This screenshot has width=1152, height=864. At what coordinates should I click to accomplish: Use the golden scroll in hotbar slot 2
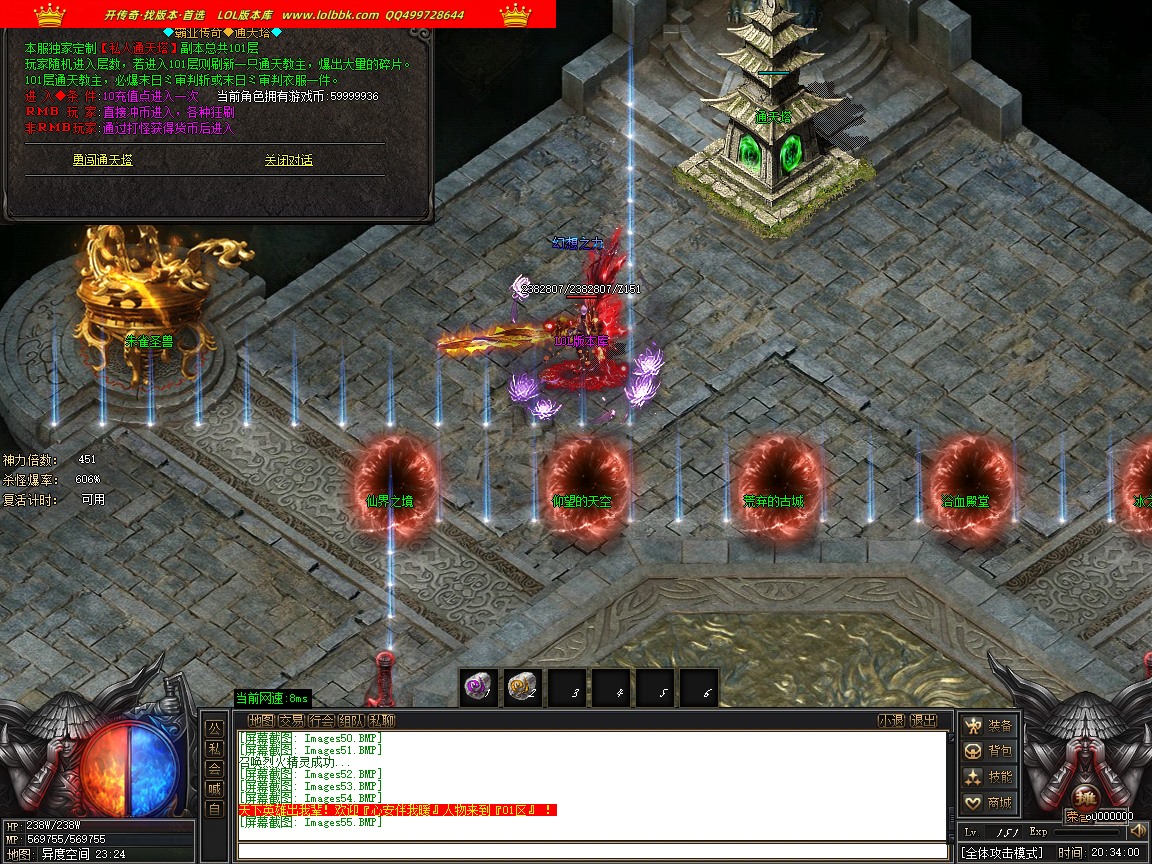[x=522, y=688]
